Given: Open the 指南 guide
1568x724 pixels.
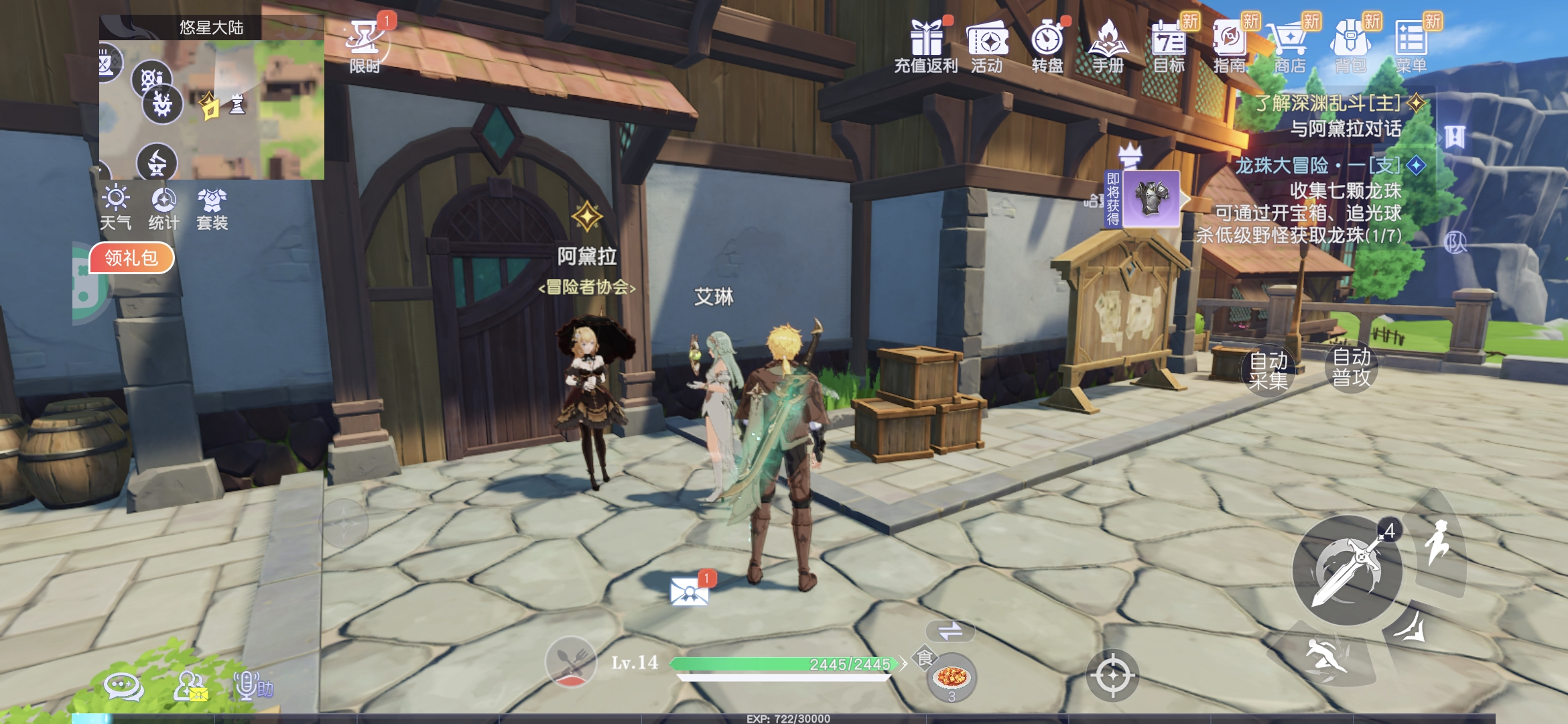Looking at the screenshot, I should 1230,44.
